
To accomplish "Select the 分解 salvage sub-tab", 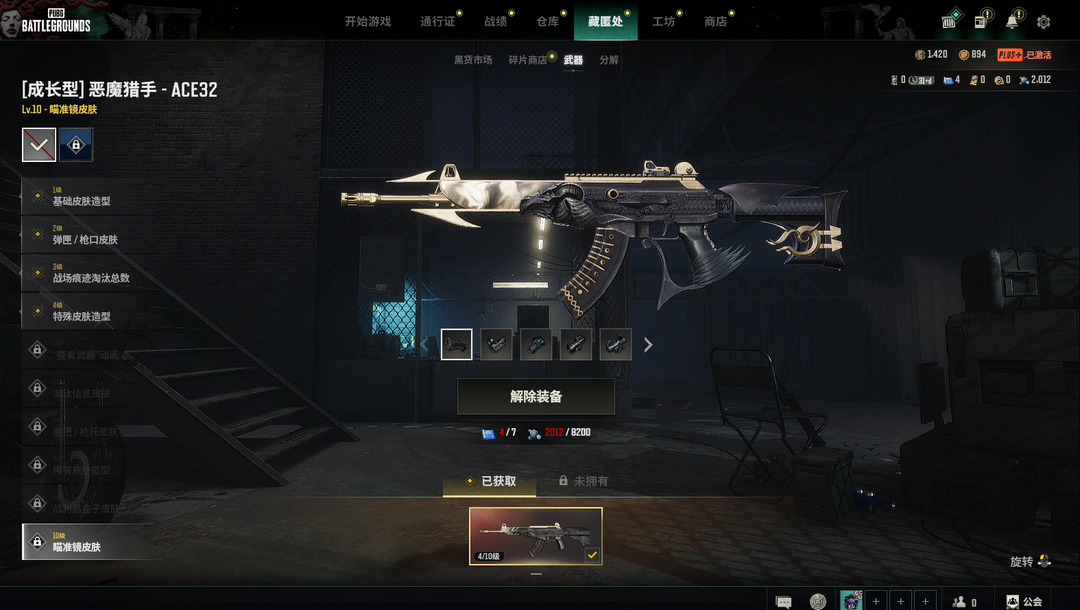I will pos(609,60).
